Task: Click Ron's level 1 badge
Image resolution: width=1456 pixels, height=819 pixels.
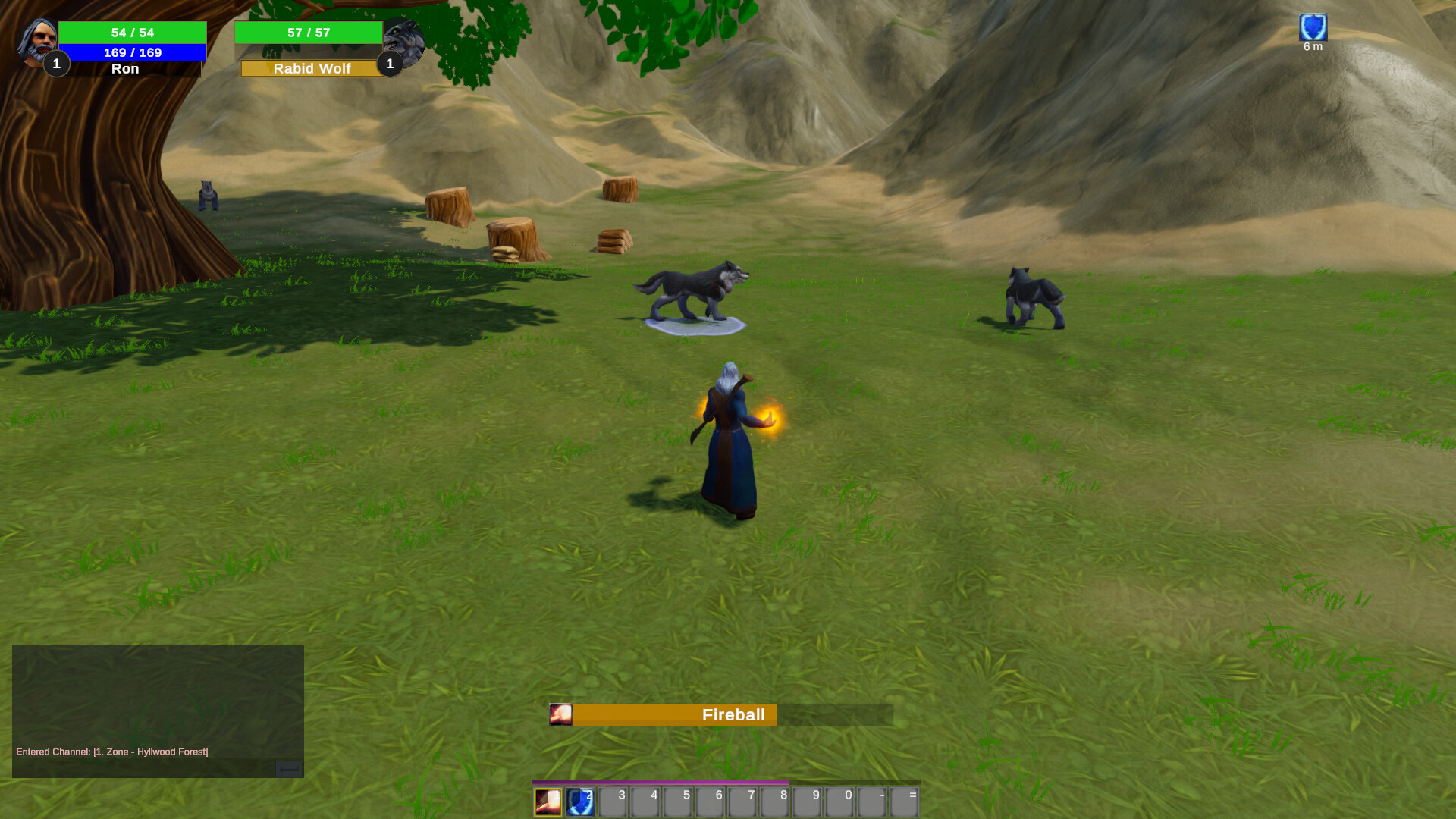Action: [x=56, y=64]
